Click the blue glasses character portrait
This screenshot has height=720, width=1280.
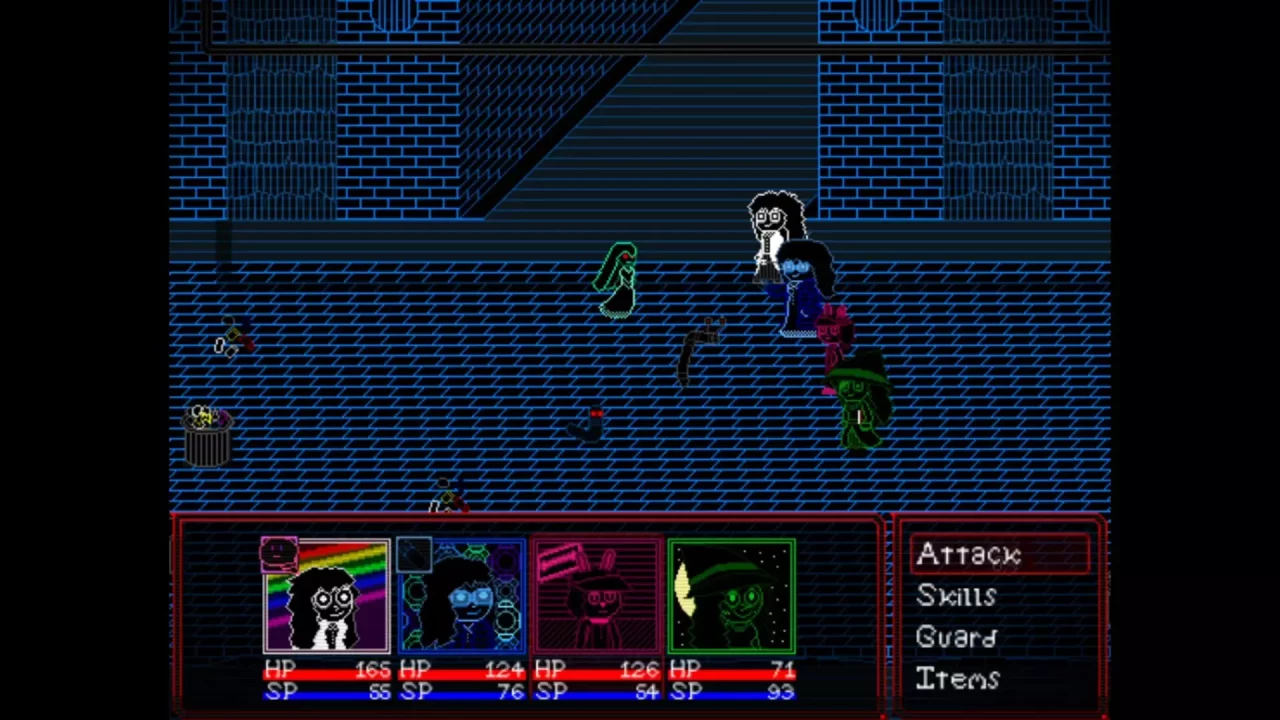point(462,596)
